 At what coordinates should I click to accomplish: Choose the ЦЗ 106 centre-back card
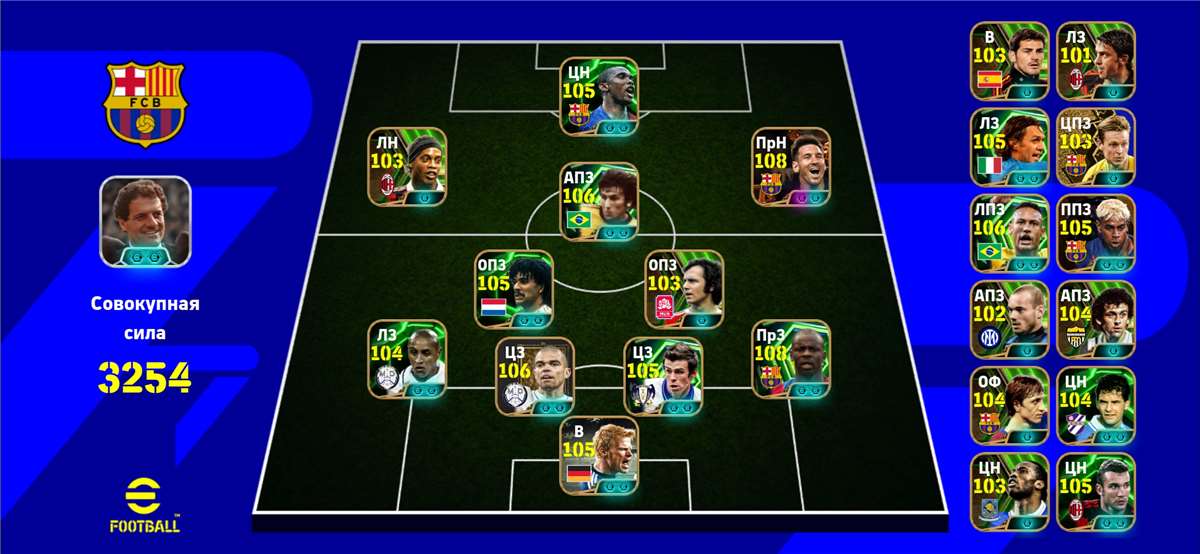(534, 376)
